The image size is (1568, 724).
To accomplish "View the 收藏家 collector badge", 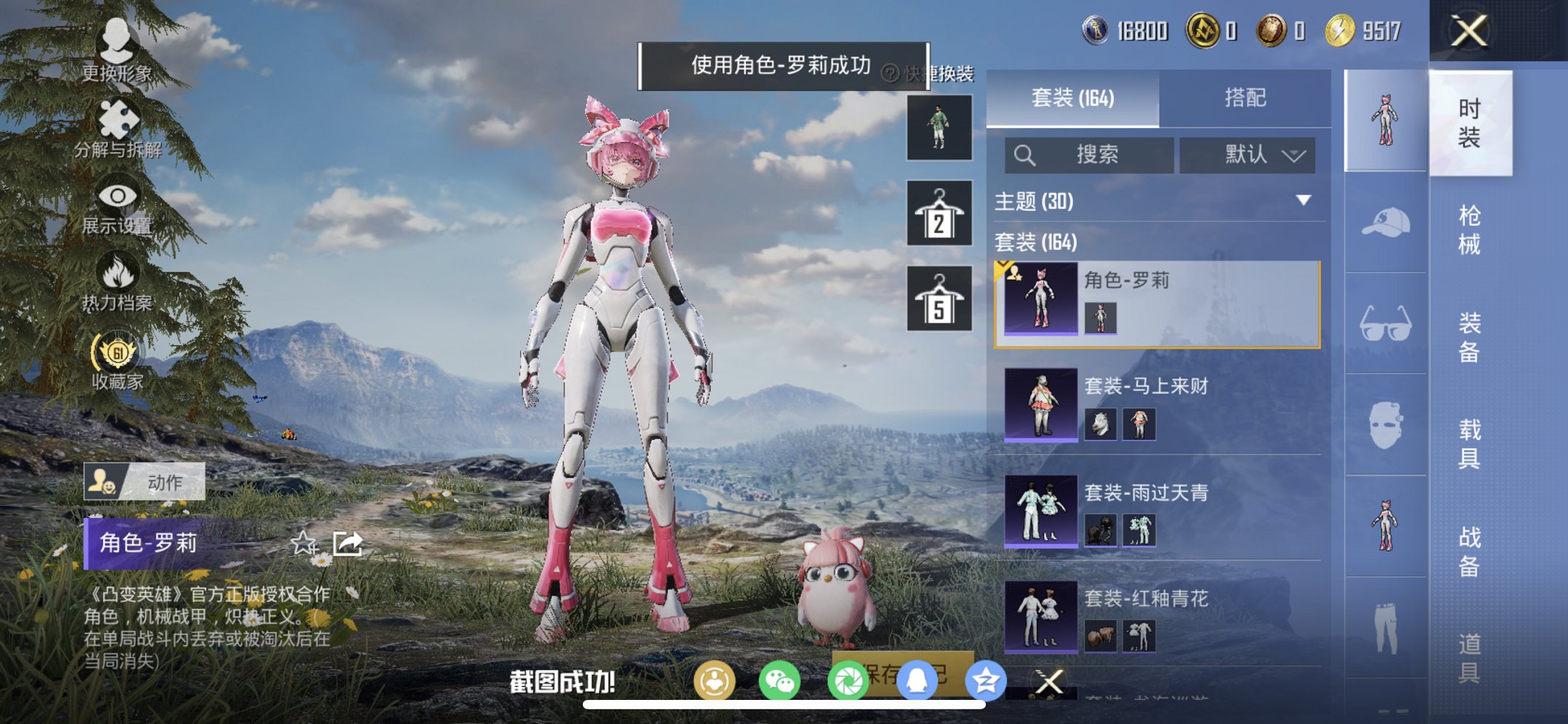I will [117, 360].
